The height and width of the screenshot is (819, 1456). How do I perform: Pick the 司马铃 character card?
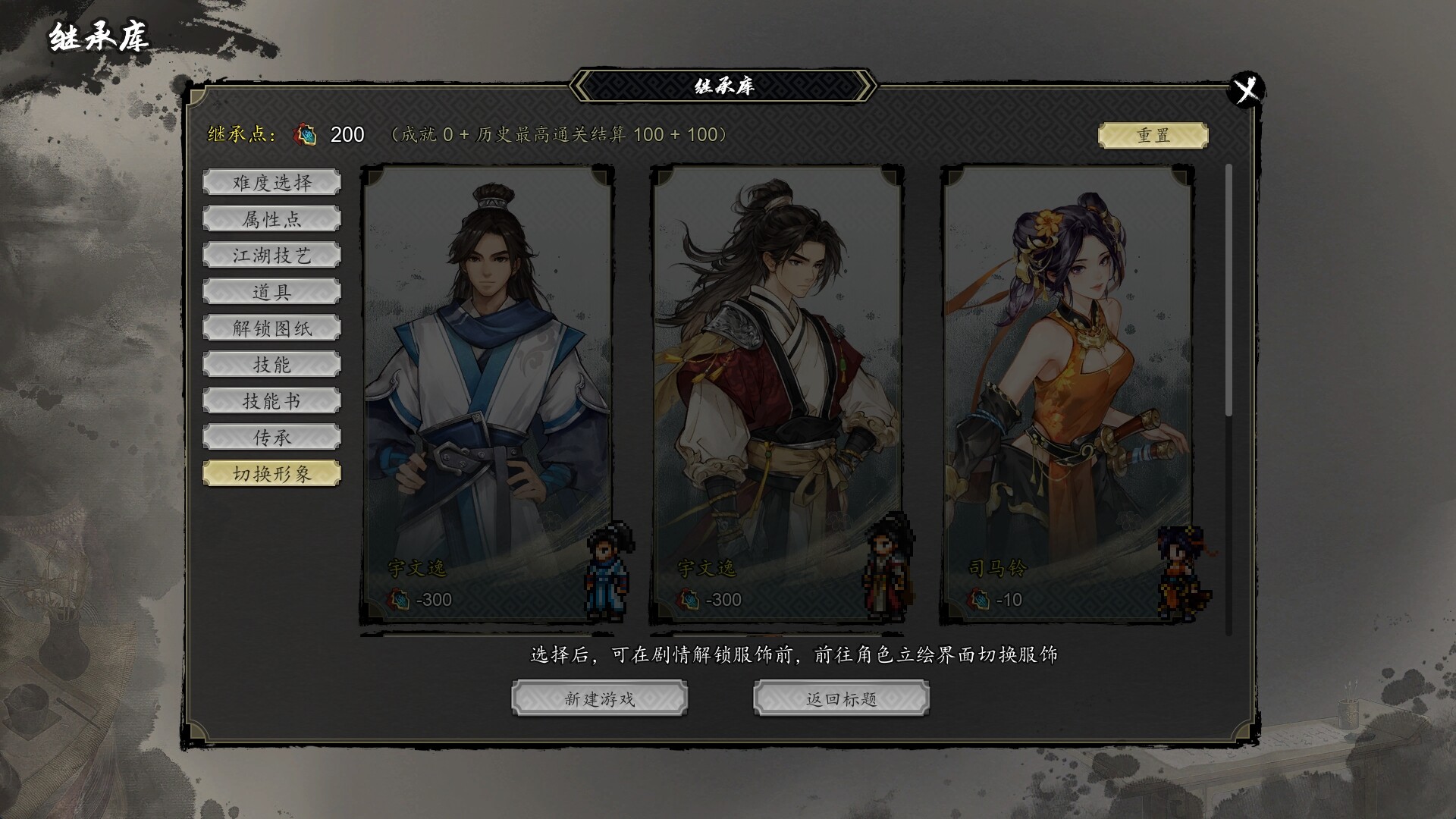click(1068, 394)
